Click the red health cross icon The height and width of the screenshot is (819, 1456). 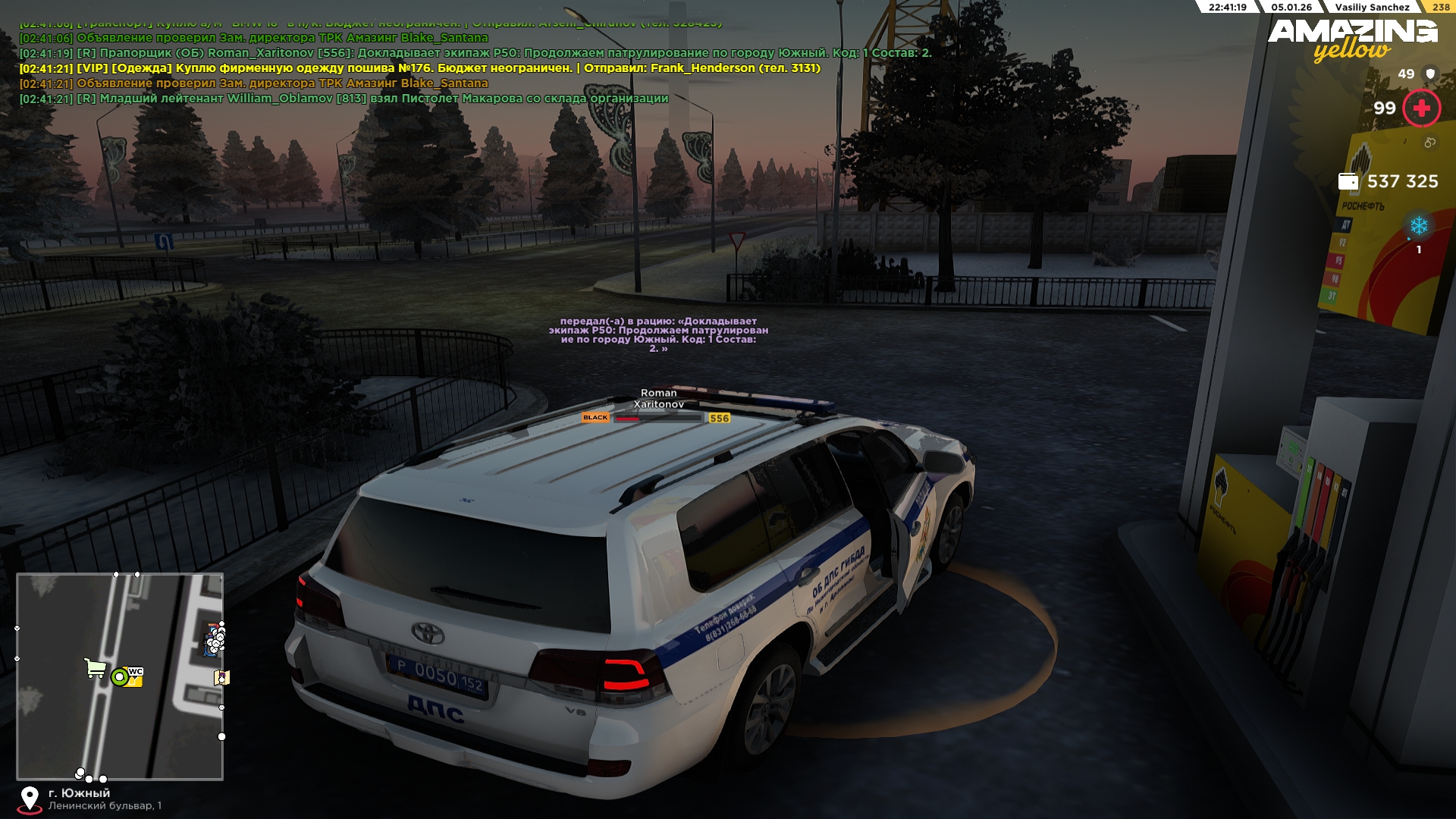[1421, 108]
